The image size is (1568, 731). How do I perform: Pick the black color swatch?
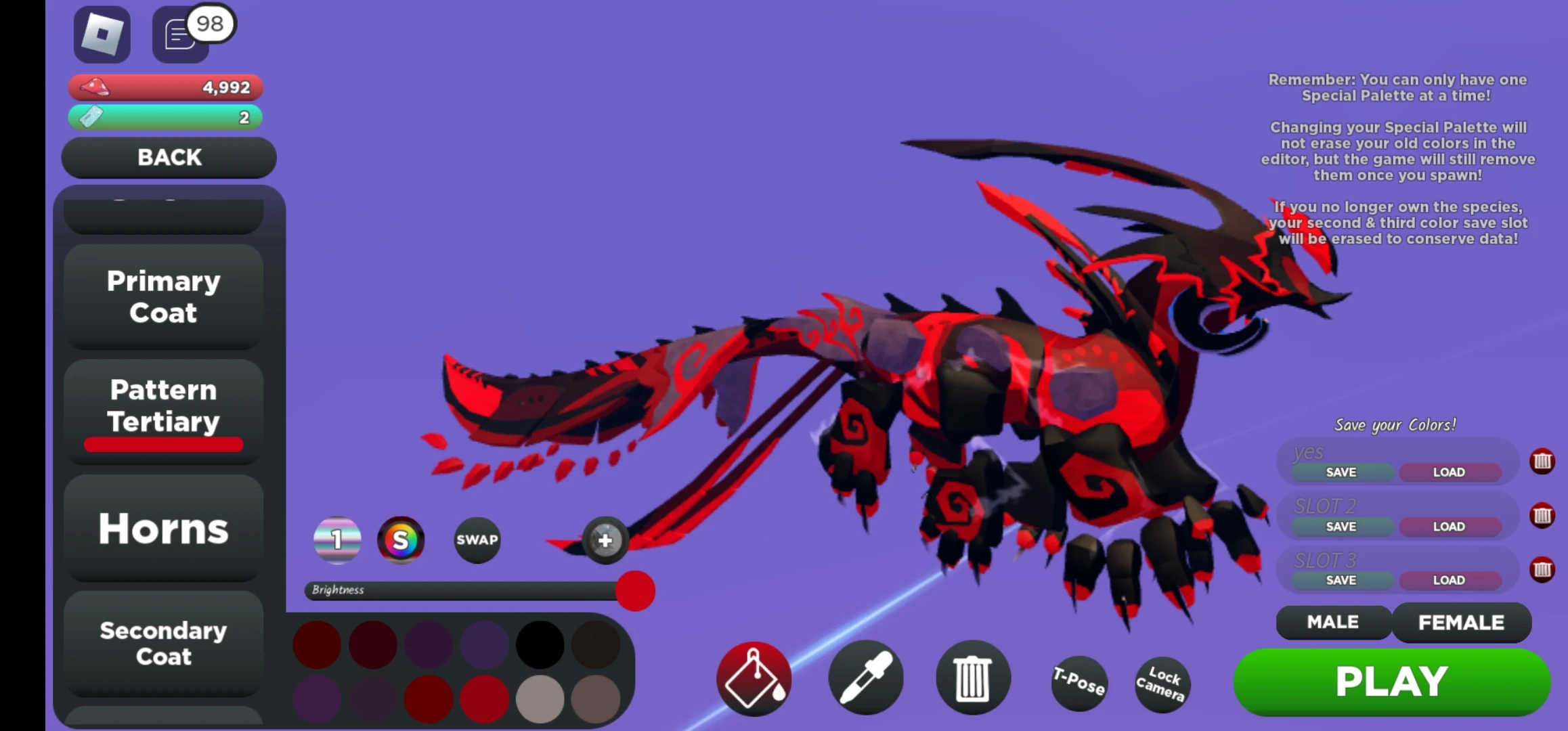[x=538, y=644]
